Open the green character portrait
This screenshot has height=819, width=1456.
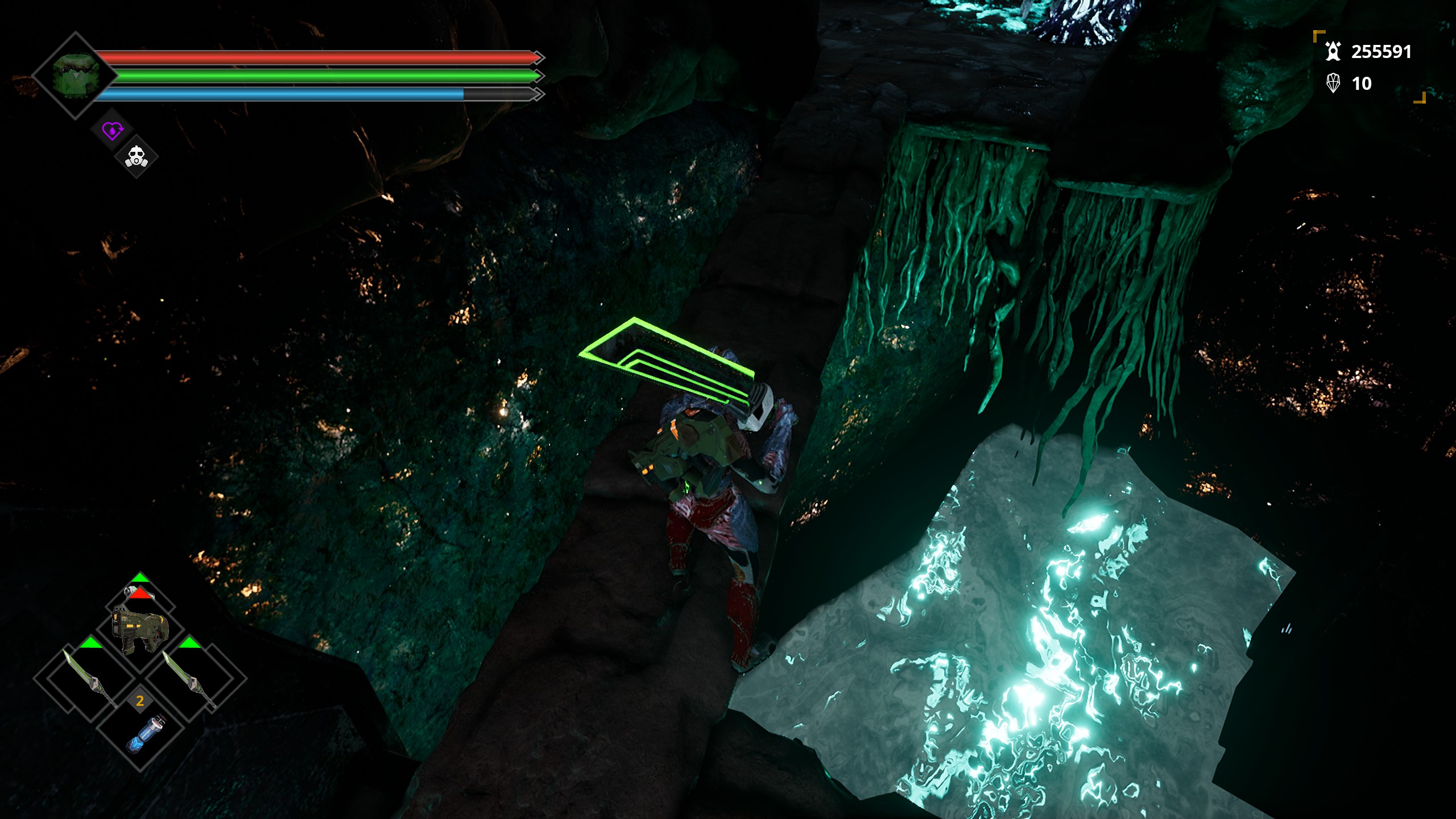click(x=76, y=76)
